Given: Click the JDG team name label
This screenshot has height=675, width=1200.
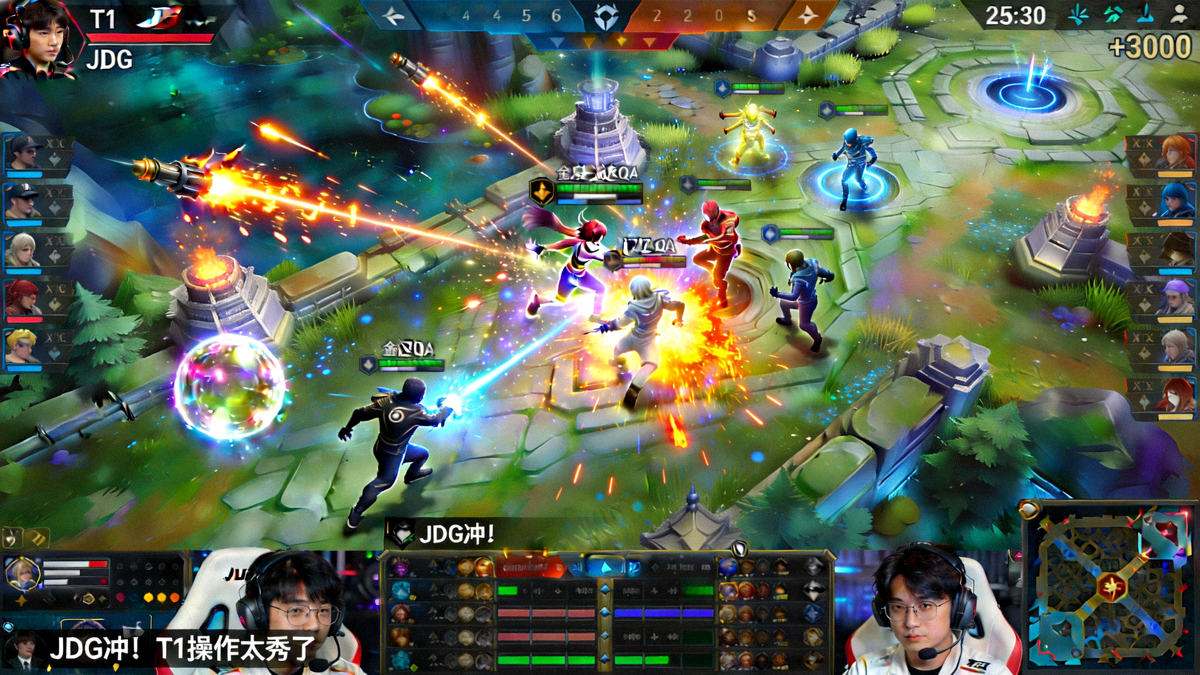Looking at the screenshot, I should (x=109, y=60).
